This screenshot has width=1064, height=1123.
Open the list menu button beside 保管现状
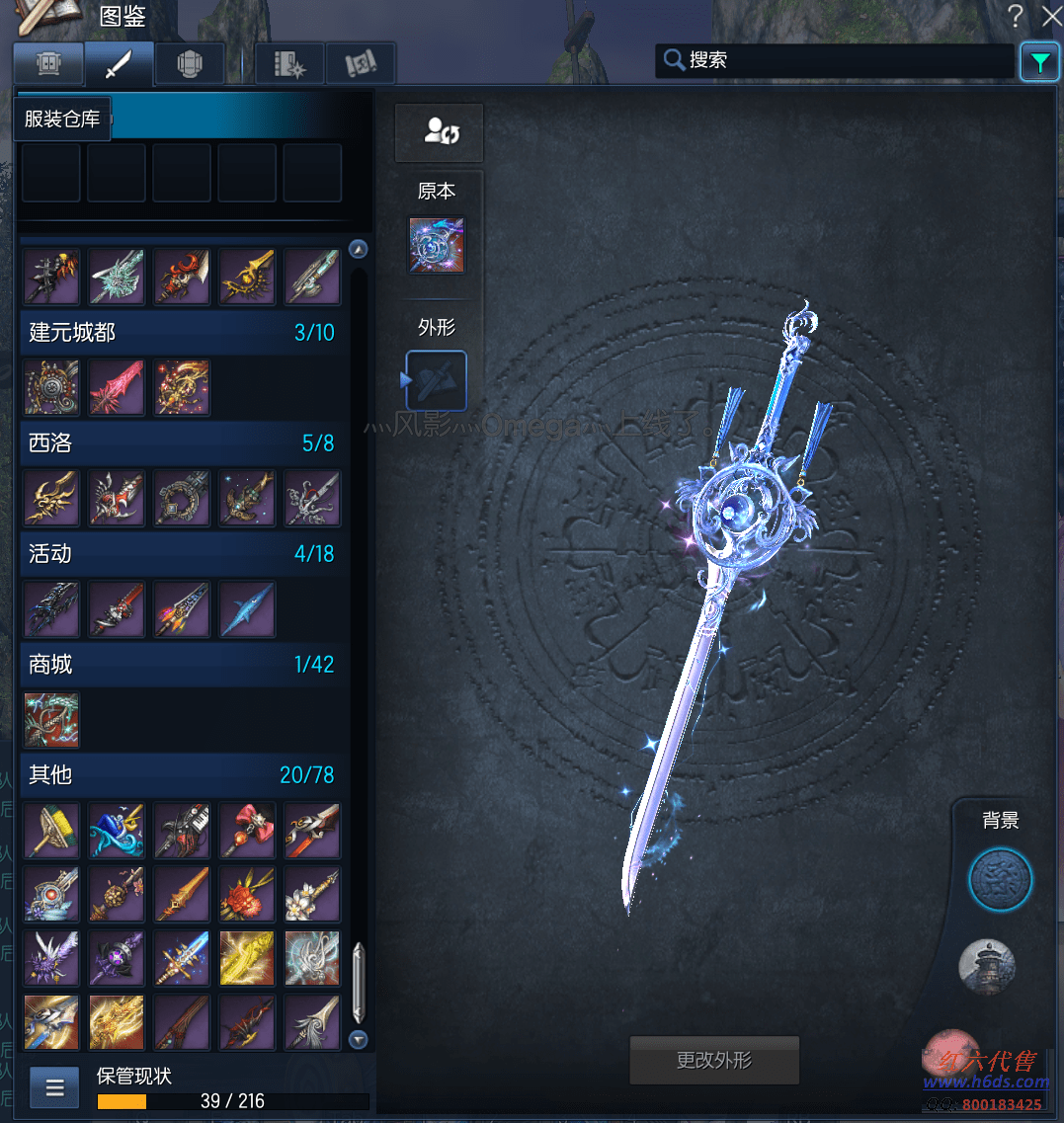55,1088
